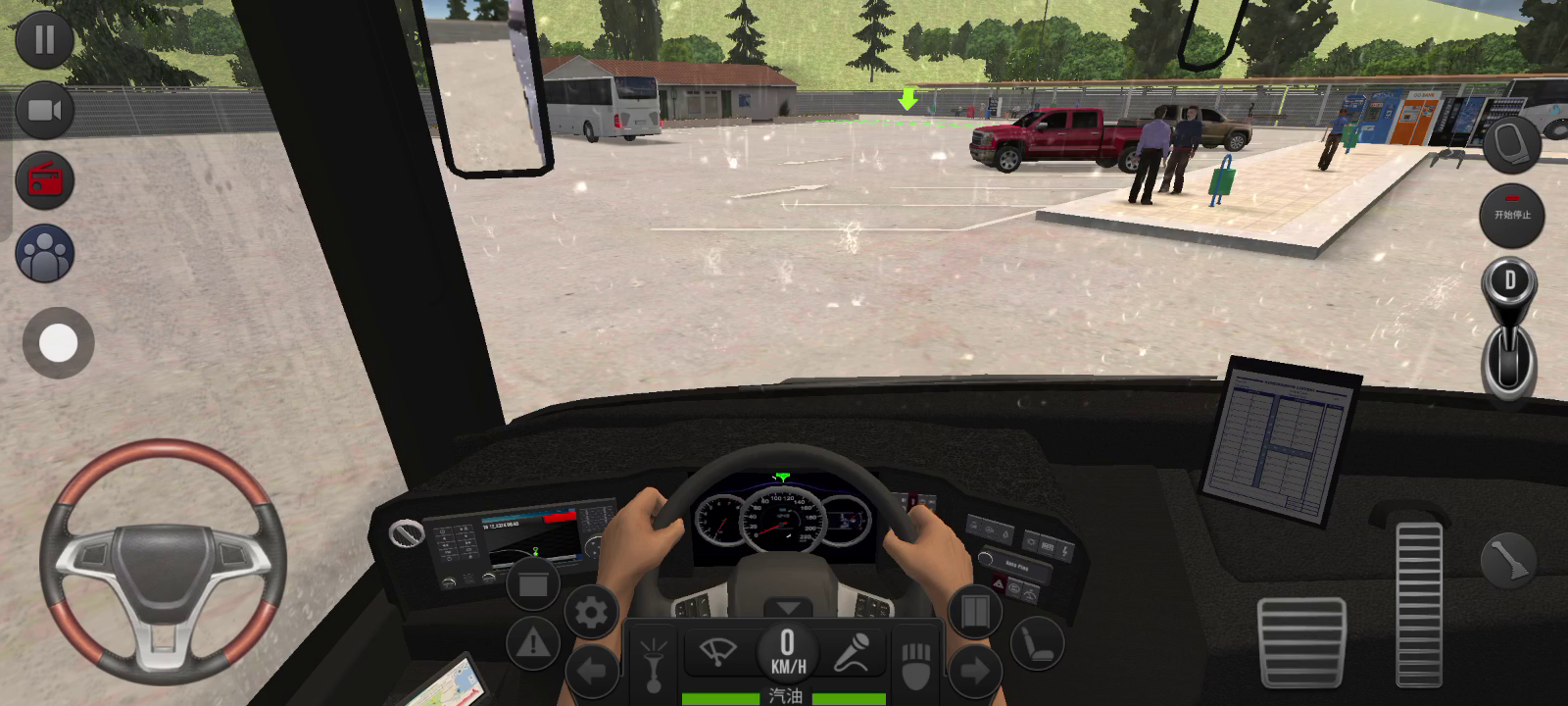Activate the left turn signal
Image resolution: width=1568 pixels, height=706 pixels.
click(592, 673)
